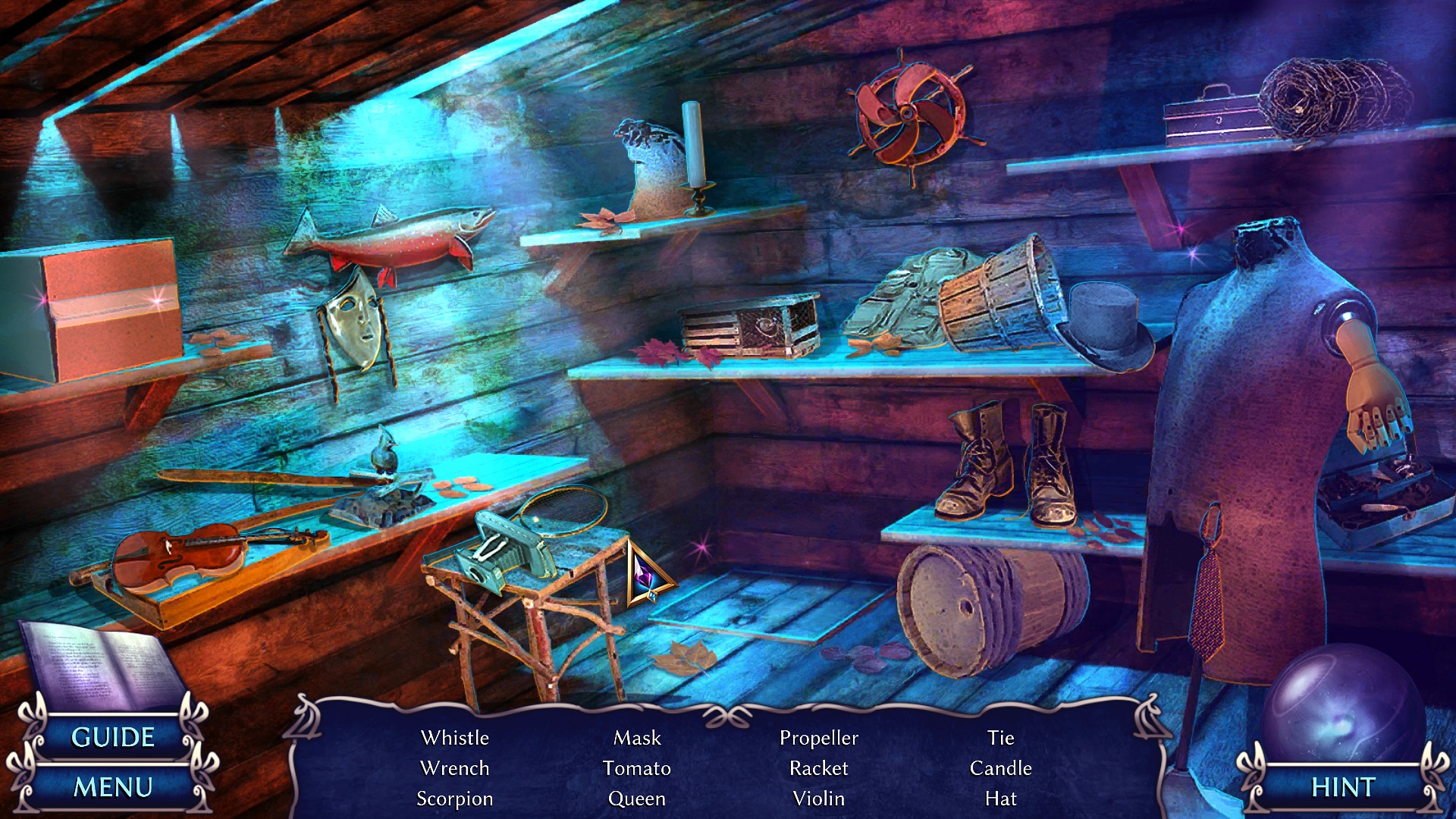Use the HINT button
The height and width of the screenshot is (819, 1456).
pyautogui.click(x=1342, y=787)
